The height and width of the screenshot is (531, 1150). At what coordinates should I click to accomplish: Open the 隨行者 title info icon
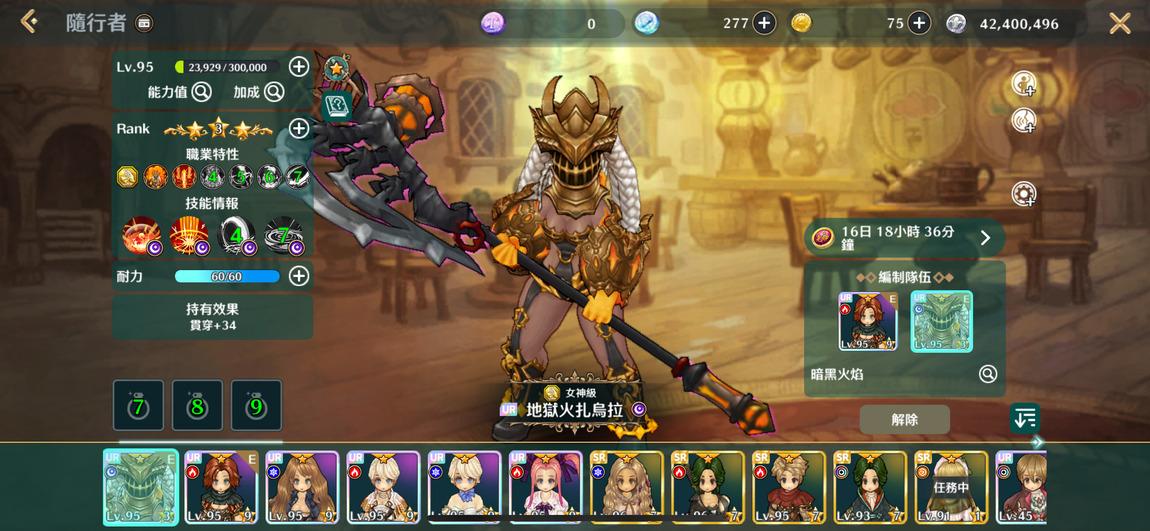[144, 23]
